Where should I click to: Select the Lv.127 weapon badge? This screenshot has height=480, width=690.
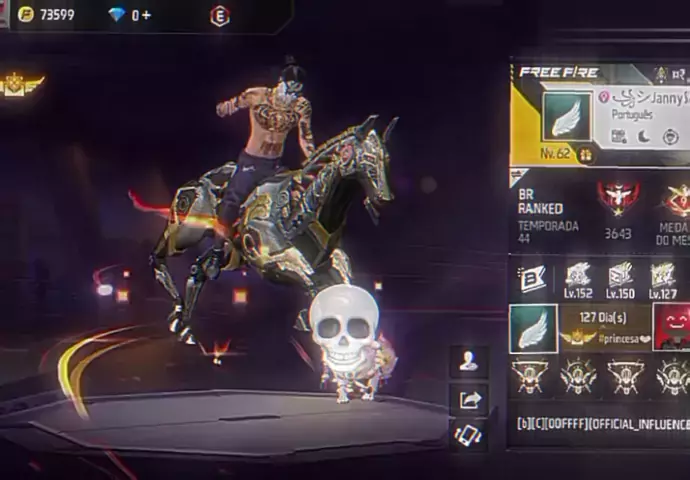point(663,280)
